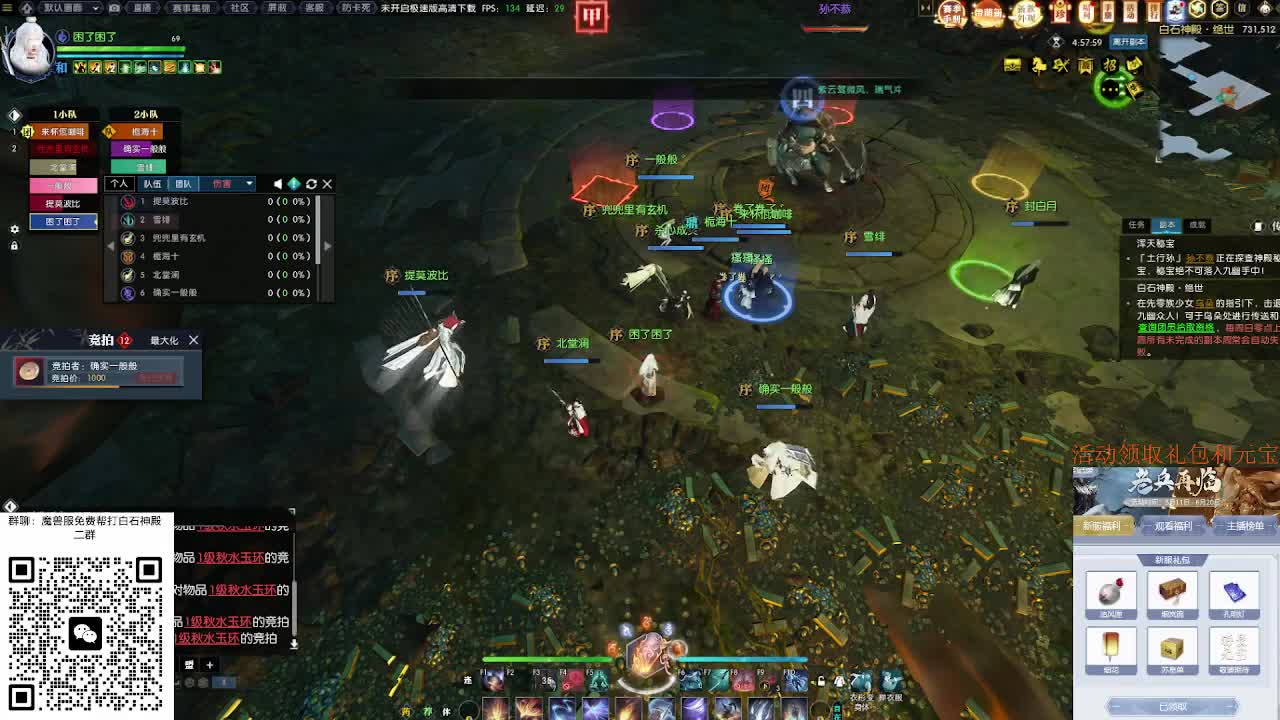Image resolution: width=1280 pixels, height=720 pixels.
Task: Expand the next page with the right arrow
Action: click(327, 245)
